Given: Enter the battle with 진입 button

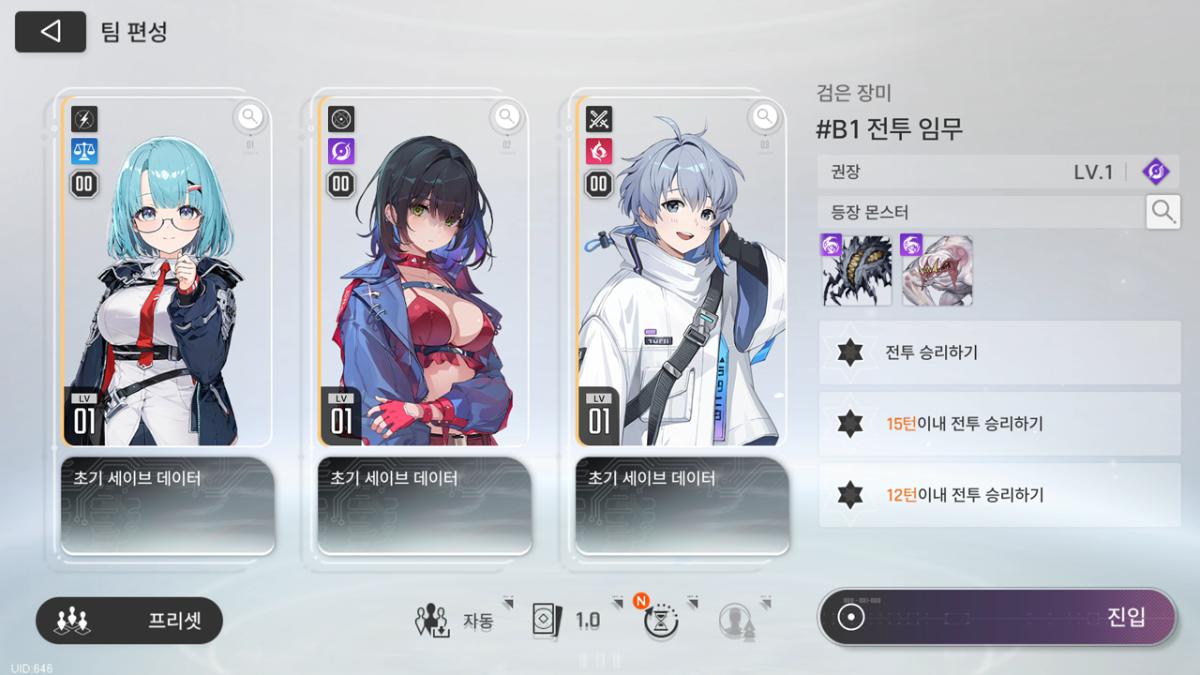Looking at the screenshot, I should (x=997, y=617).
